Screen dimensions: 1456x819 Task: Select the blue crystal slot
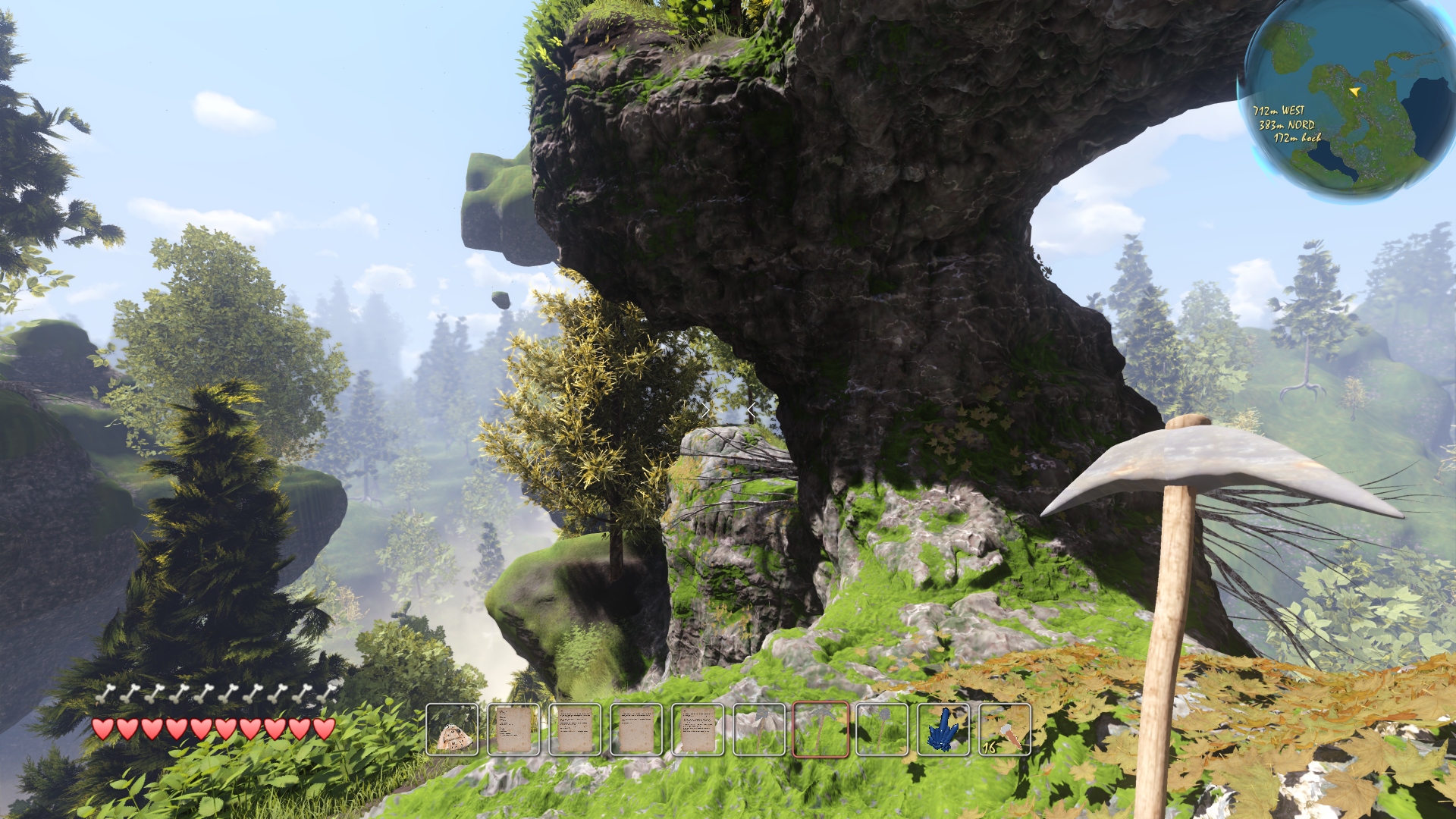point(943,730)
